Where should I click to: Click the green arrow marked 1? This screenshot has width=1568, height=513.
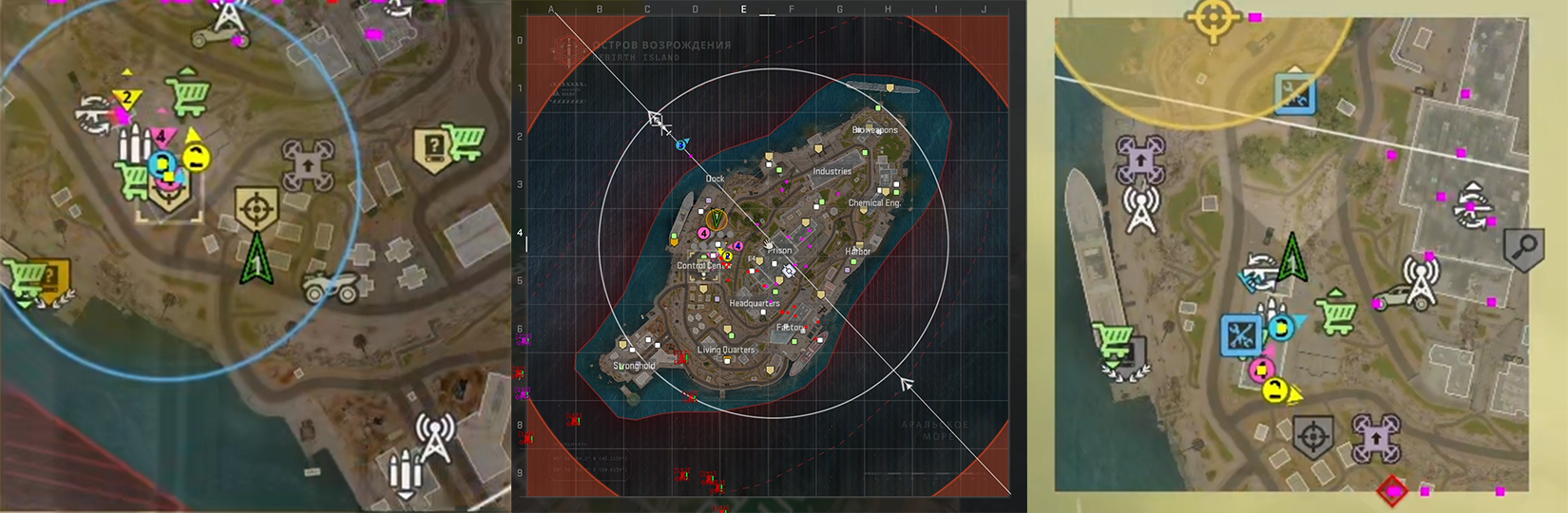[257, 260]
